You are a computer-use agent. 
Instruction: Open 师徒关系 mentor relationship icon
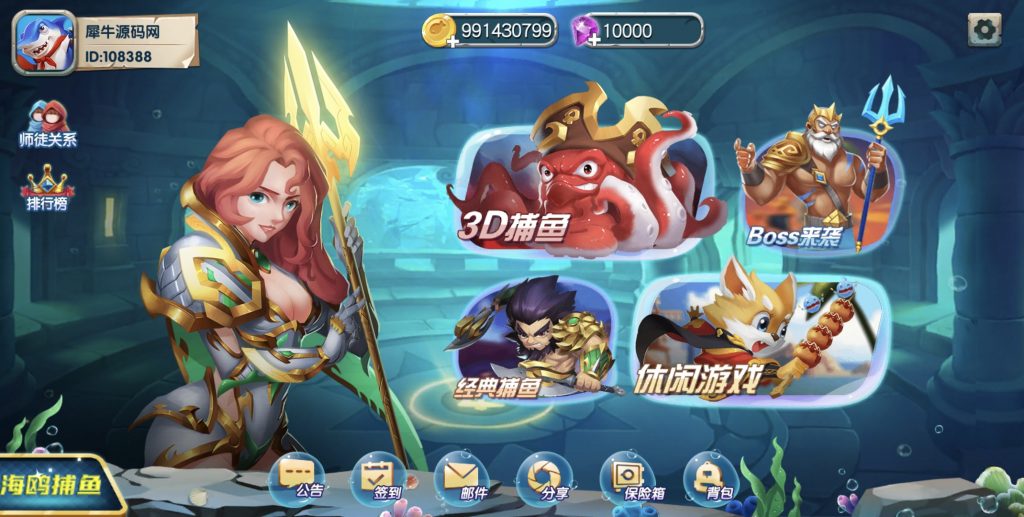(x=47, y=123)
